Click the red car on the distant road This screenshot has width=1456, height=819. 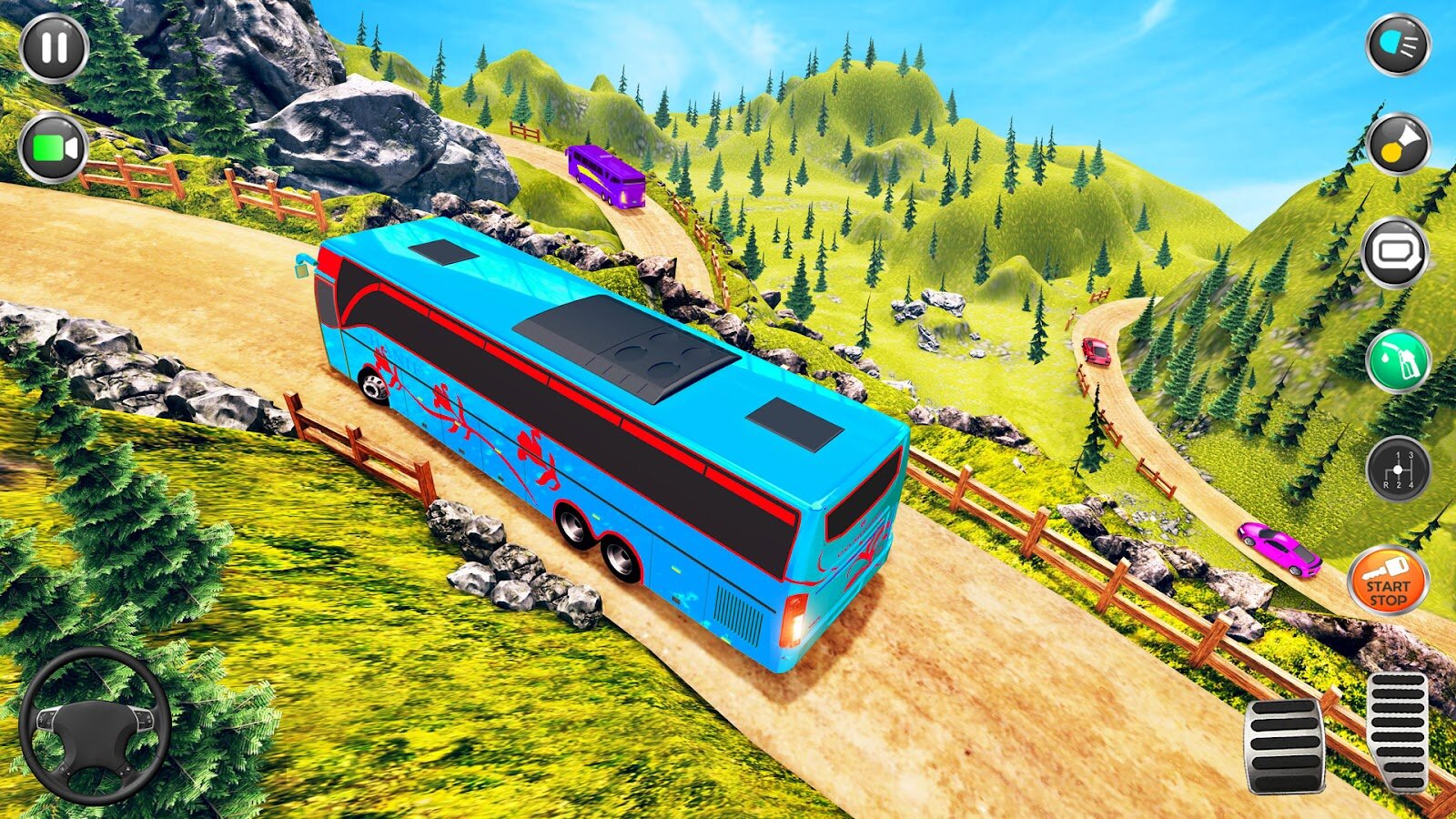click(x=1097, y=350)
